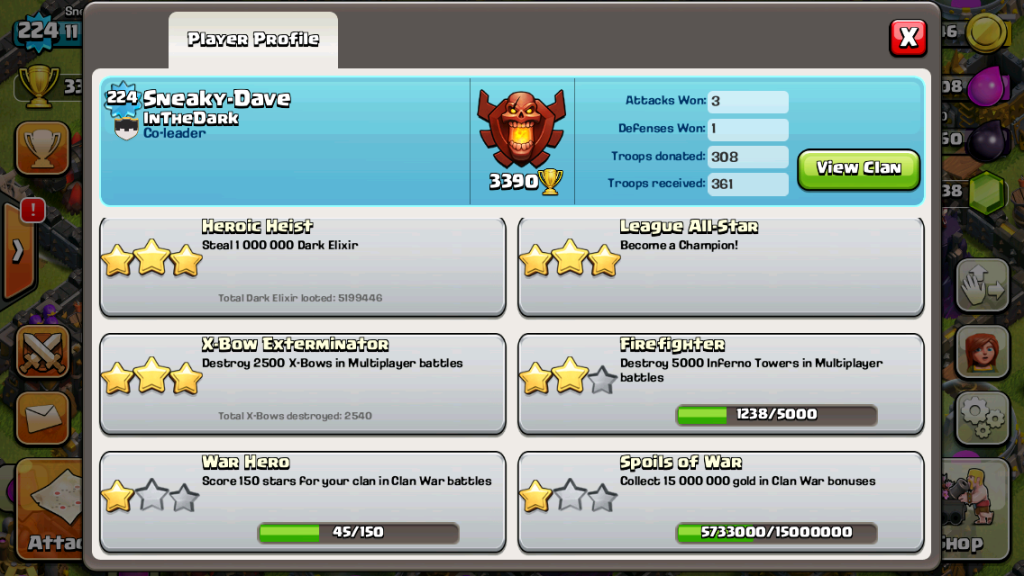Open the Heroic Heist achievement row

coord(303,265)
